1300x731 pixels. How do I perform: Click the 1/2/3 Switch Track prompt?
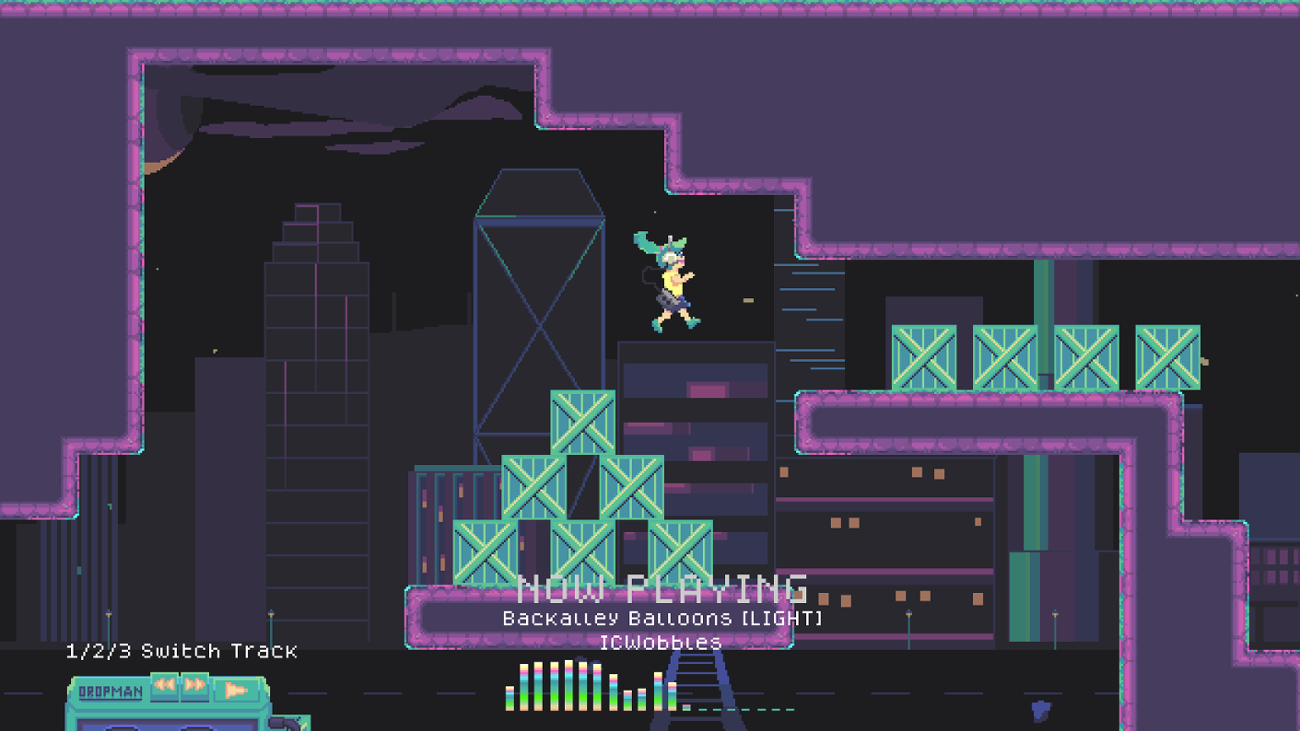click(x=180, y=651)
